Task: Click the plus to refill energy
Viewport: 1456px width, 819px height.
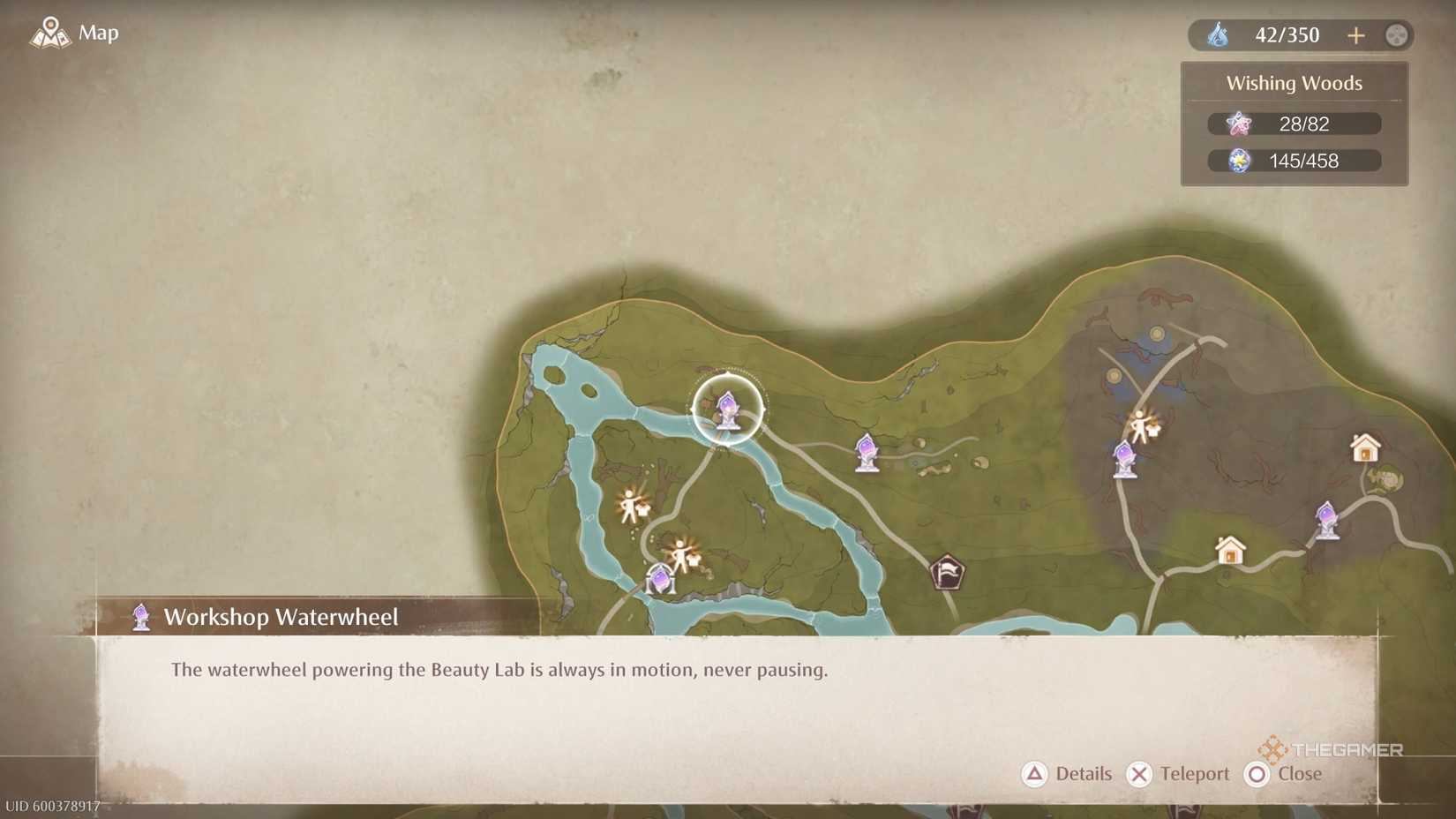Action: coord(1356,35)
